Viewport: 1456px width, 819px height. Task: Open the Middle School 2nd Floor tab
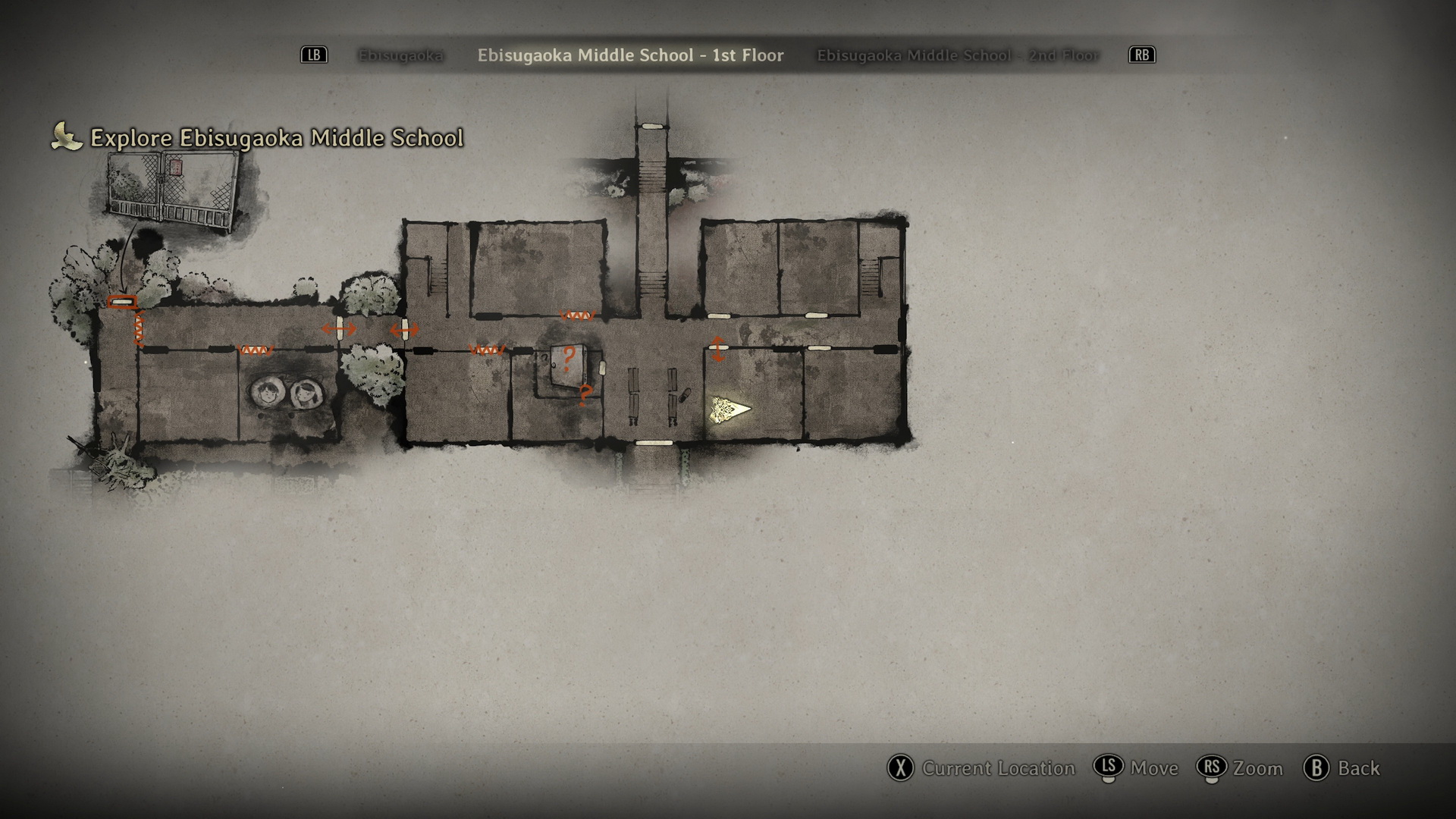957,55
